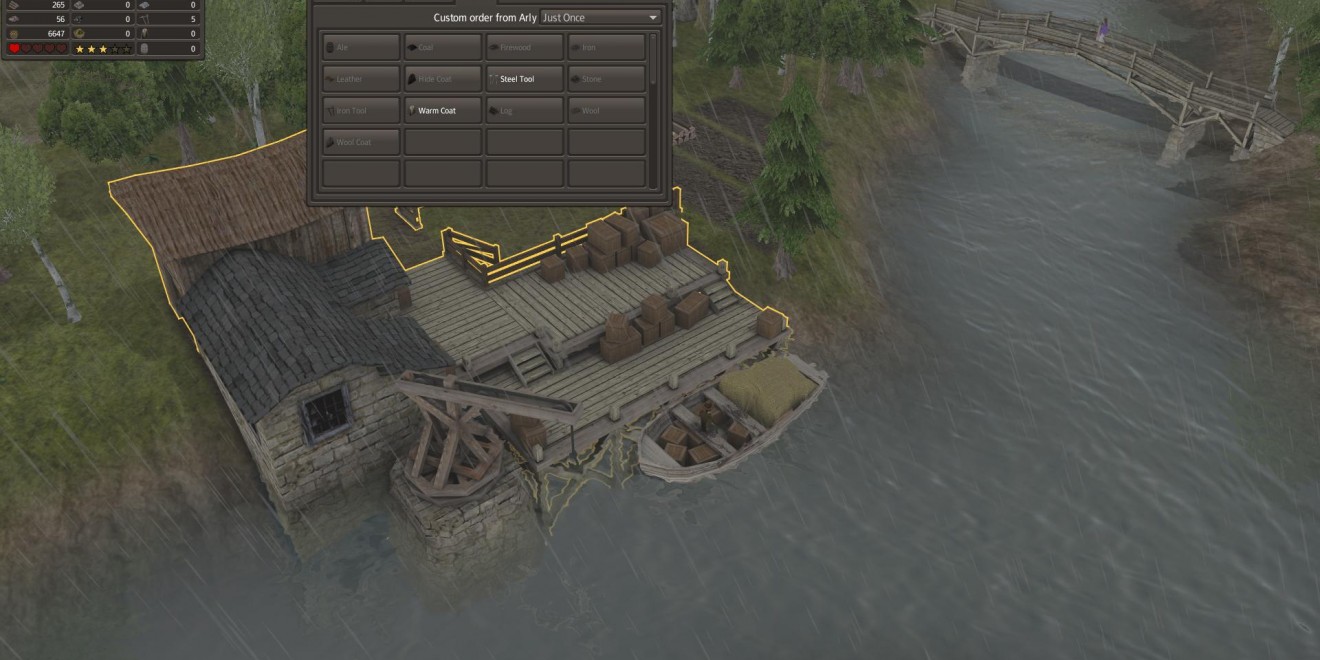Toggle the Warm Coat order

click(x=443, y=110)
